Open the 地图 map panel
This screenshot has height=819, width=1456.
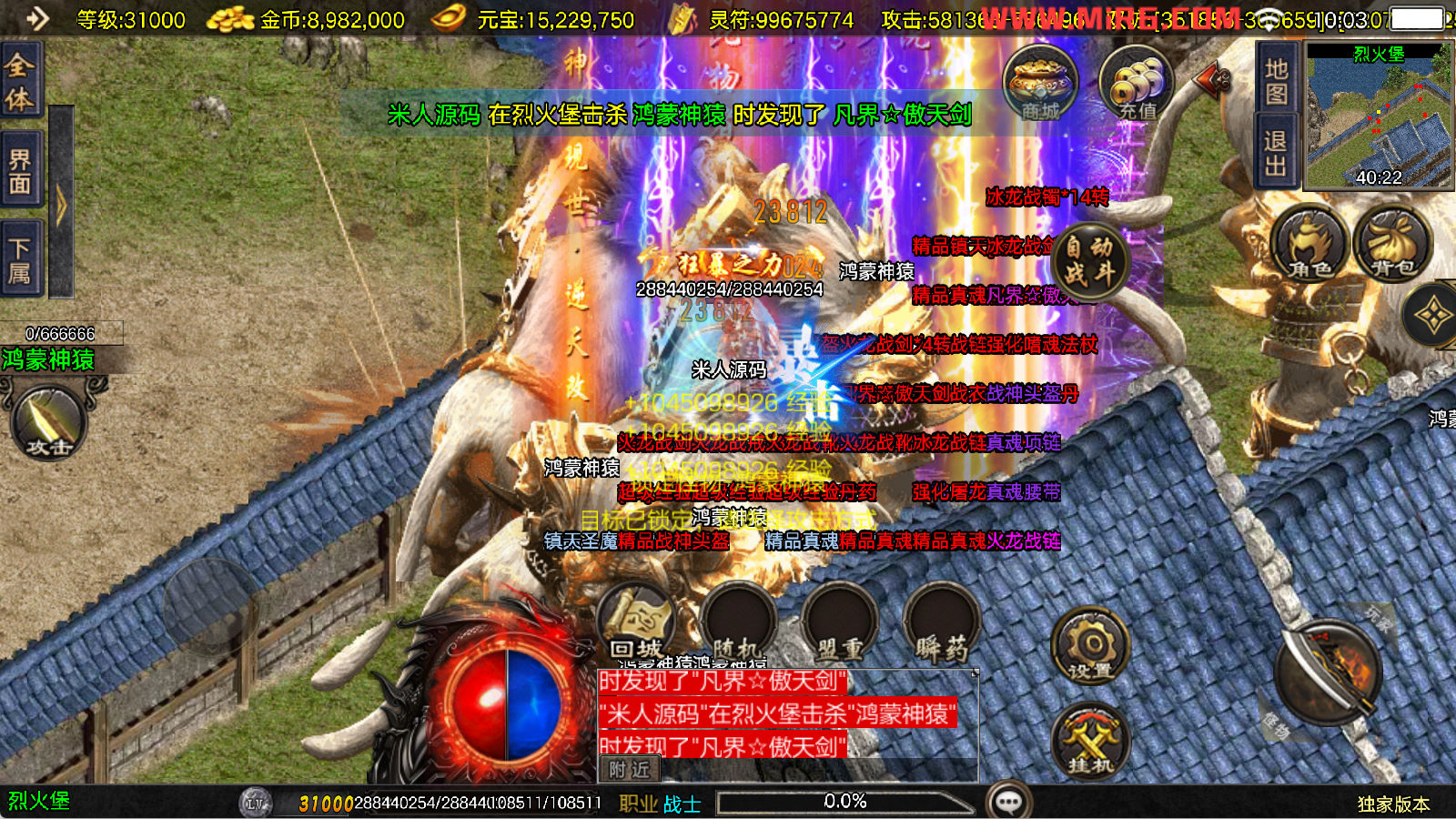pyautogui.click(x=1276, y=81)
